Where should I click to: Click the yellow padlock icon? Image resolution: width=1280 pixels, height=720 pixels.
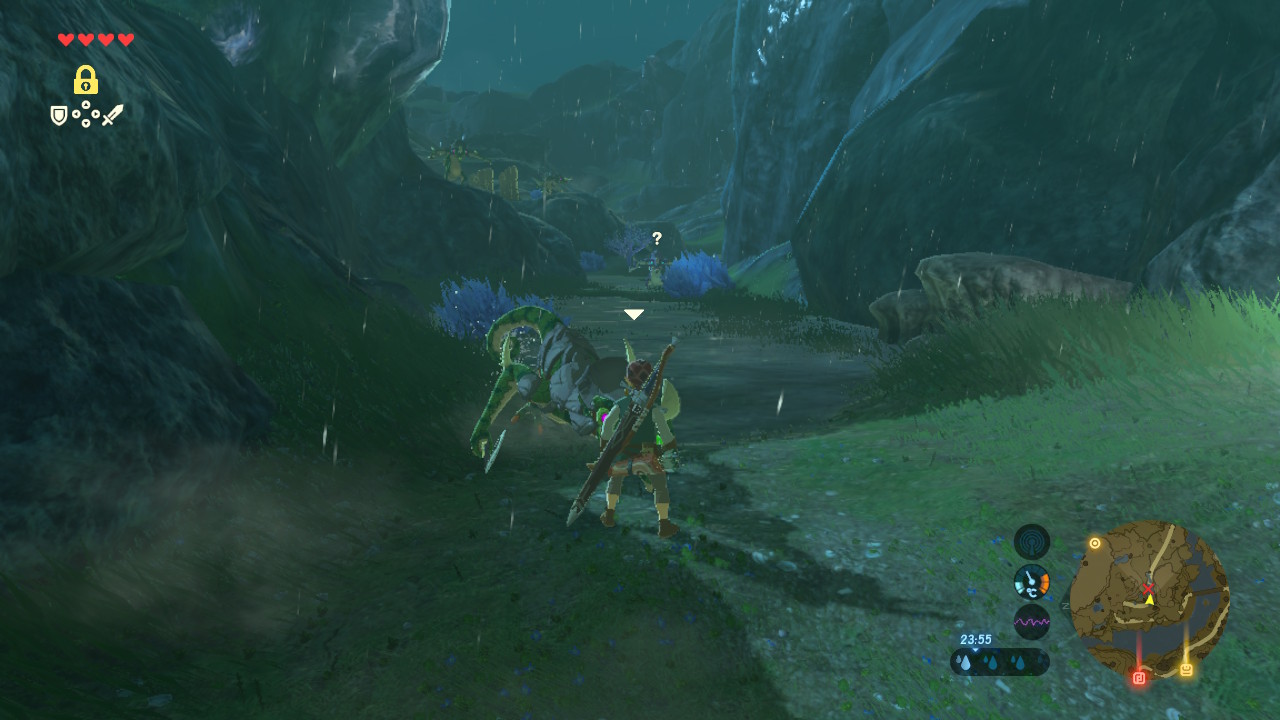[86, 80]
